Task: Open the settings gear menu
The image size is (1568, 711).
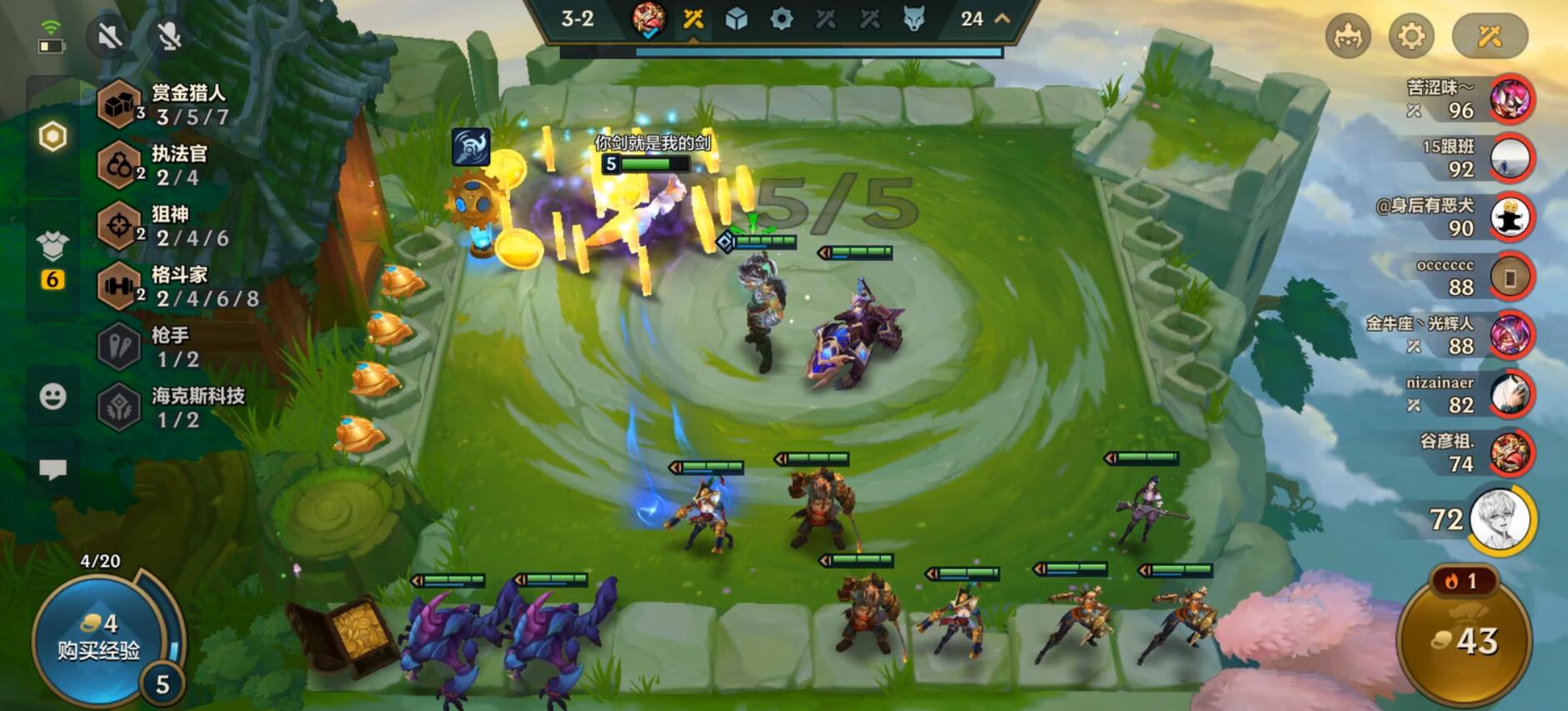Action: tap(1411, 36)
